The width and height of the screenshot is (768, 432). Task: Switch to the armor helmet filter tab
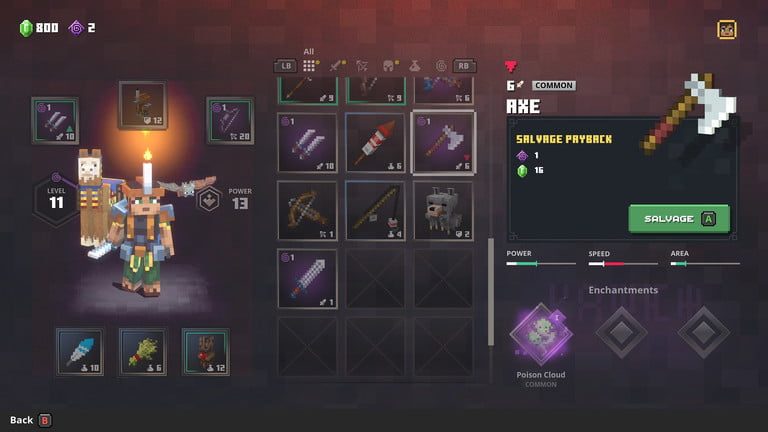point(389,66)
